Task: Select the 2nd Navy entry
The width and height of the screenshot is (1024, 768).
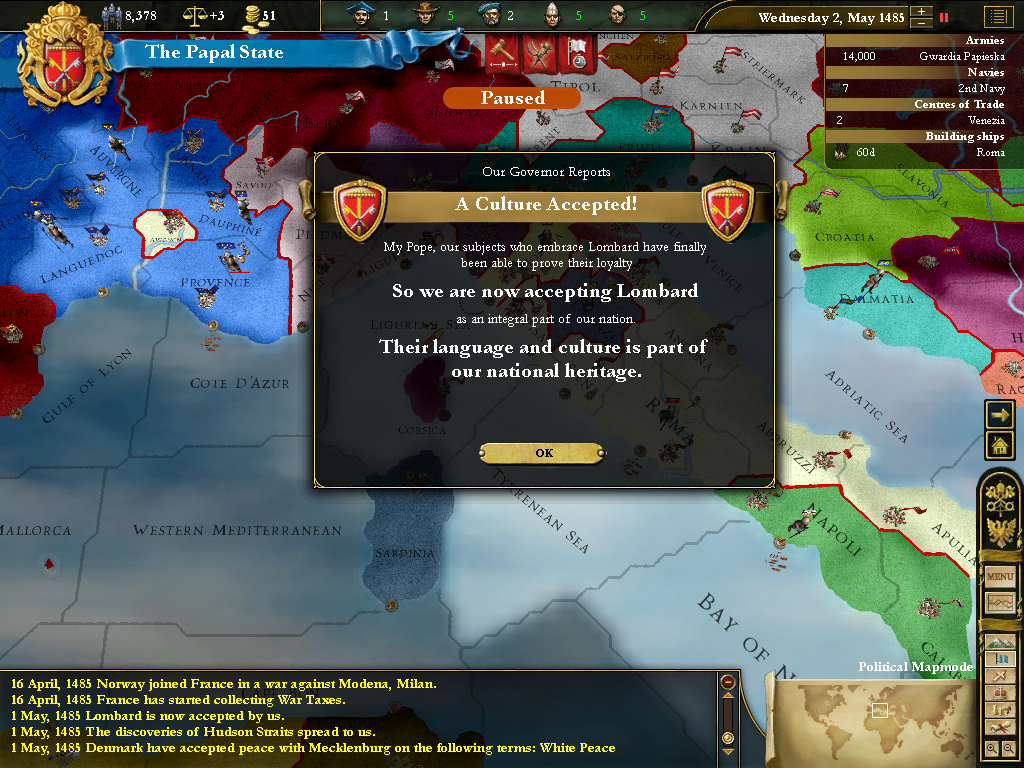Action: coord(925,89)
